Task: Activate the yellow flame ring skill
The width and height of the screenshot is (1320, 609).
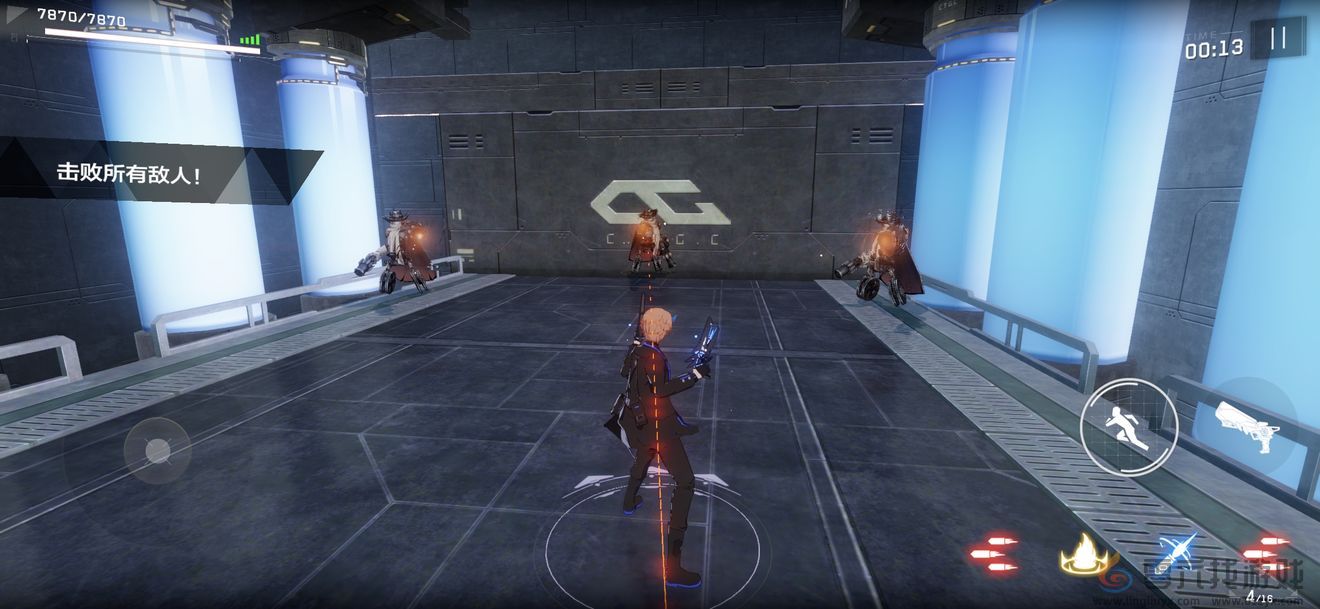Action: click(x=1088, y=553)
